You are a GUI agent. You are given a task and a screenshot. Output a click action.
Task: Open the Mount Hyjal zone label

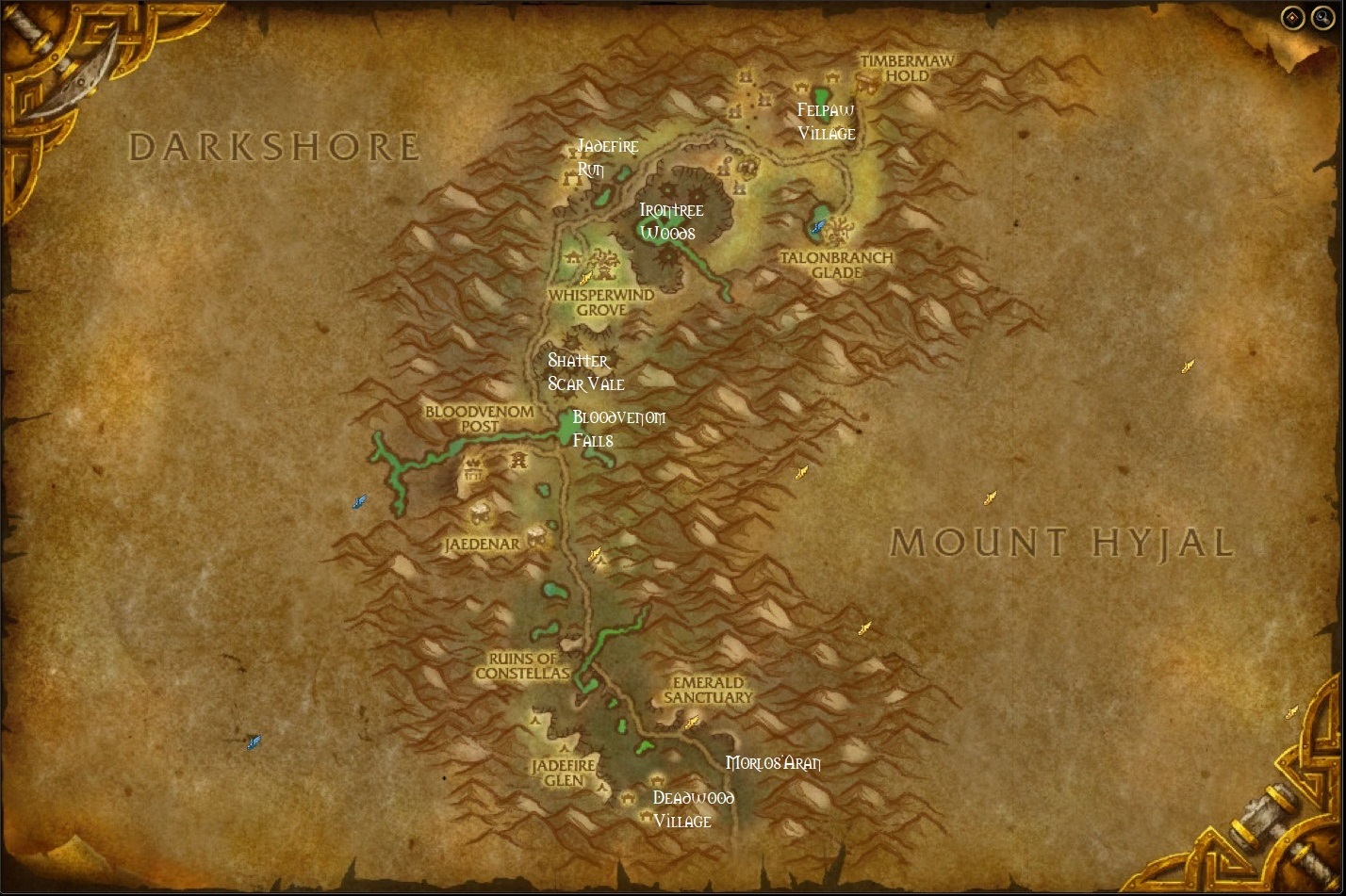point(1062,543)
